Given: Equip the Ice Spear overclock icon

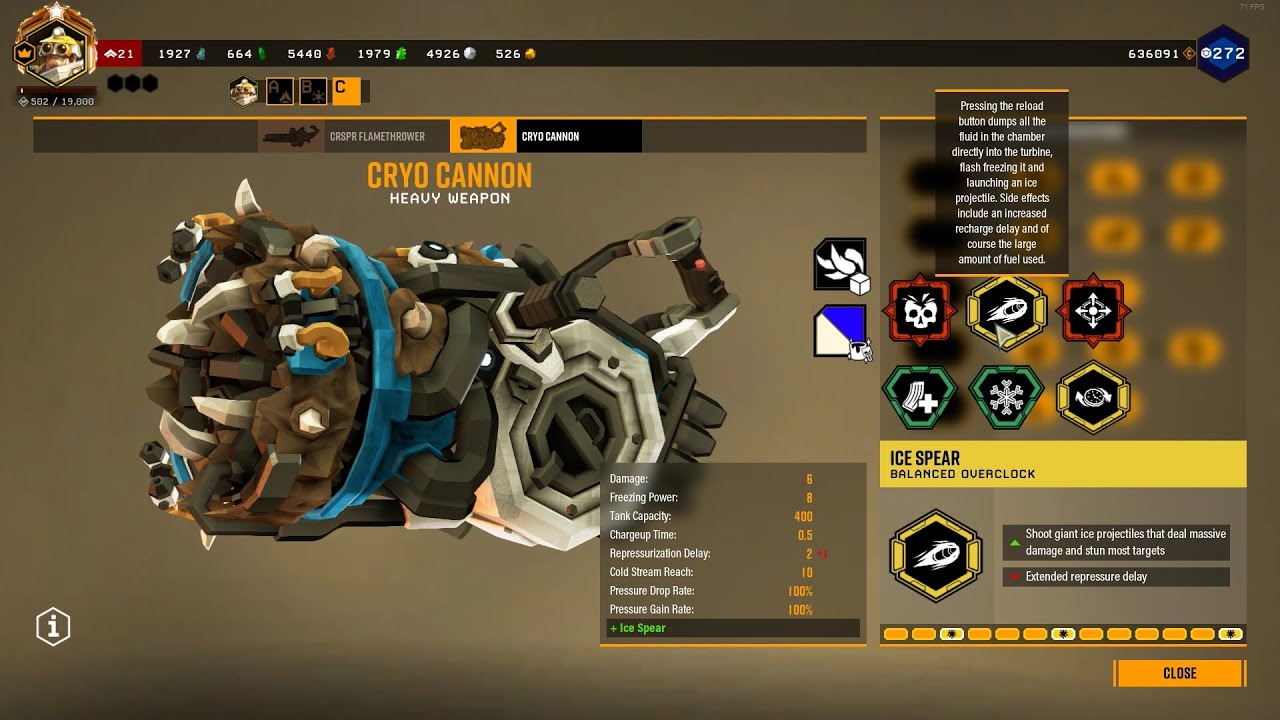Looking at the screenshot, I should [x=1006, y=313].
